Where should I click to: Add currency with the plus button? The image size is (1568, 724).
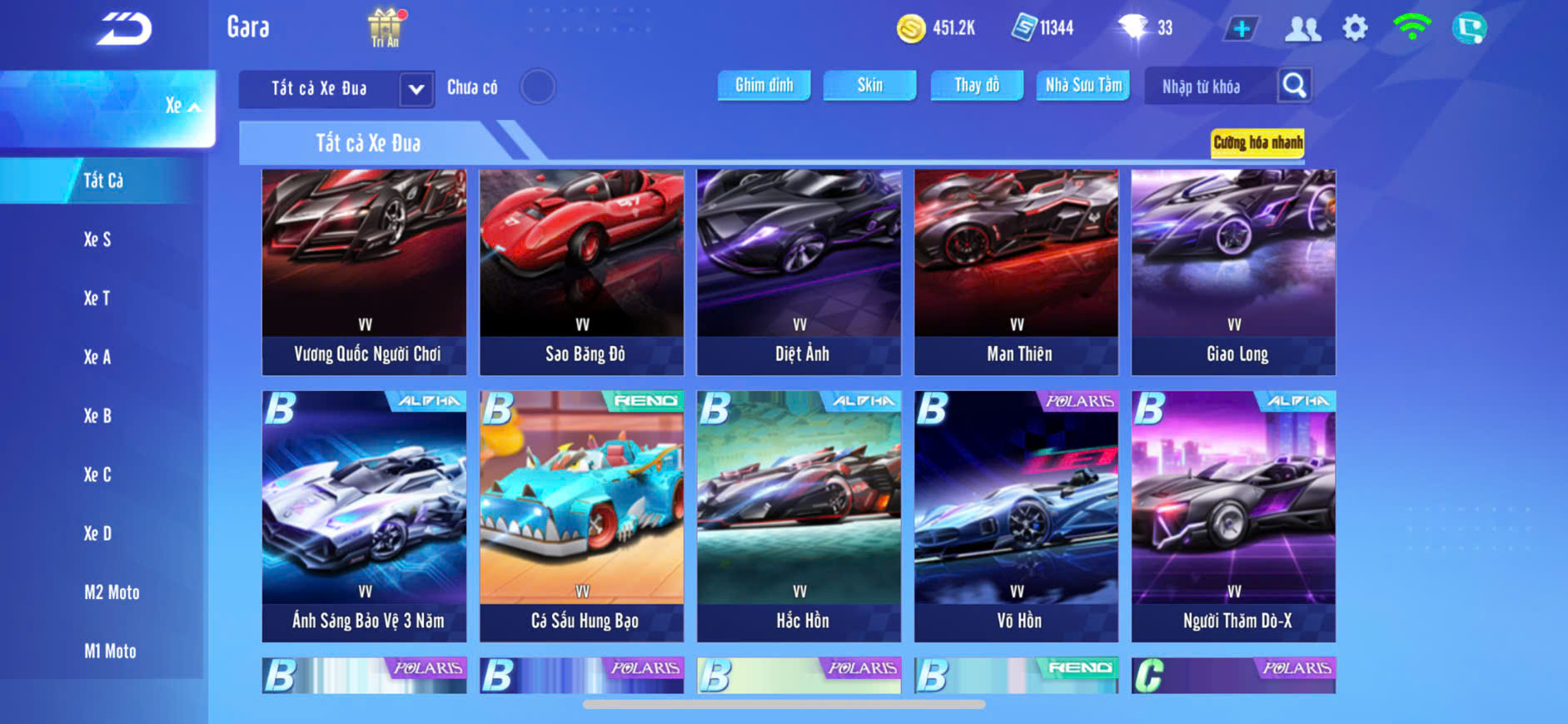click(x=1241, y=29)
